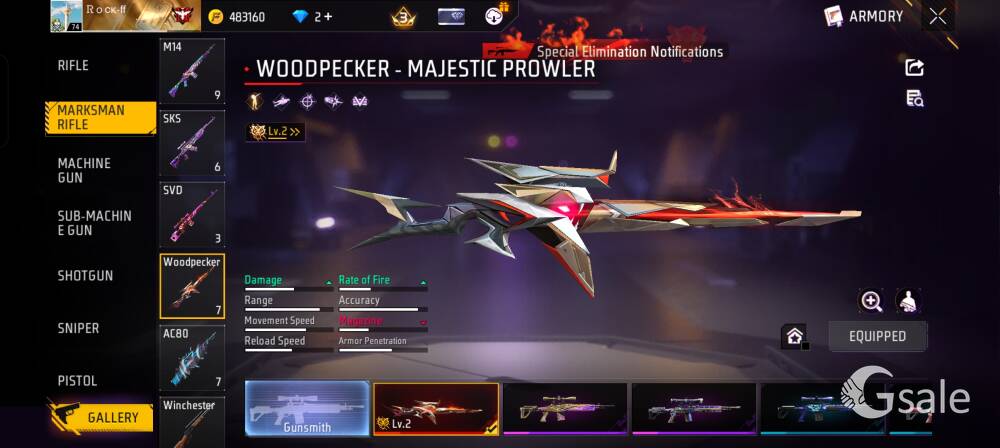
Task: Close the Armory screen
Action: 937,16
